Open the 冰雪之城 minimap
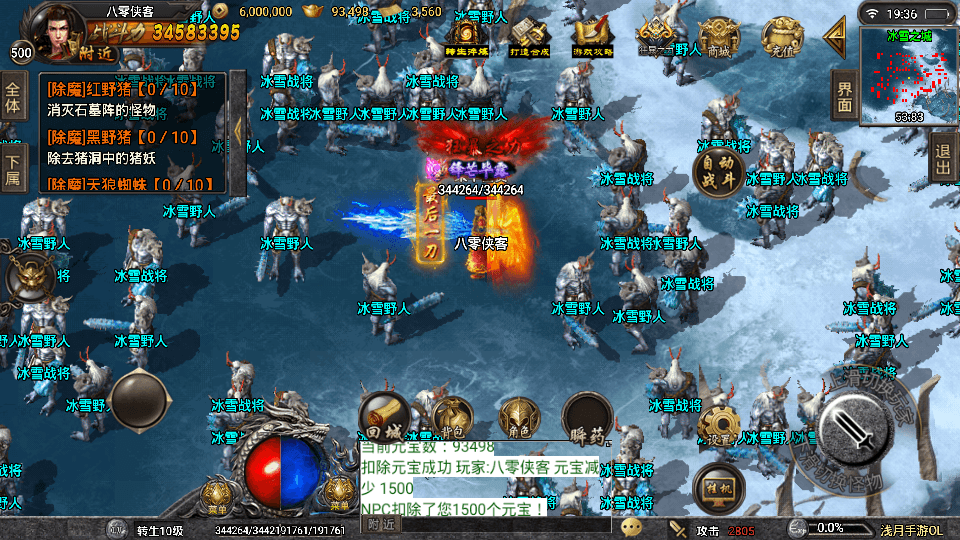 pos(908,76)
